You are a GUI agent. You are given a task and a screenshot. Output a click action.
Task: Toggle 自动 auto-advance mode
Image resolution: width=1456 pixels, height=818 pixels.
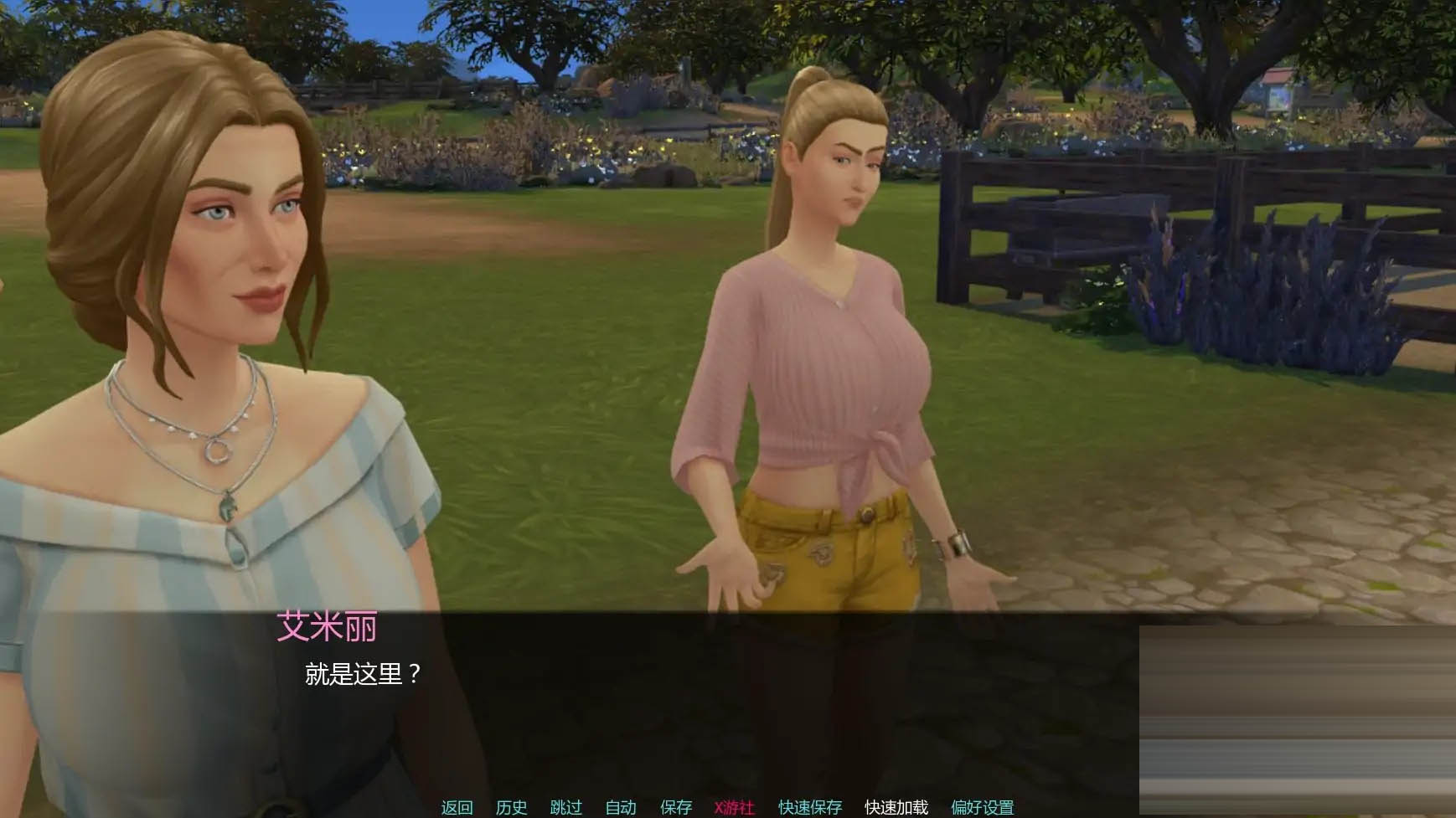click(621, 807)
